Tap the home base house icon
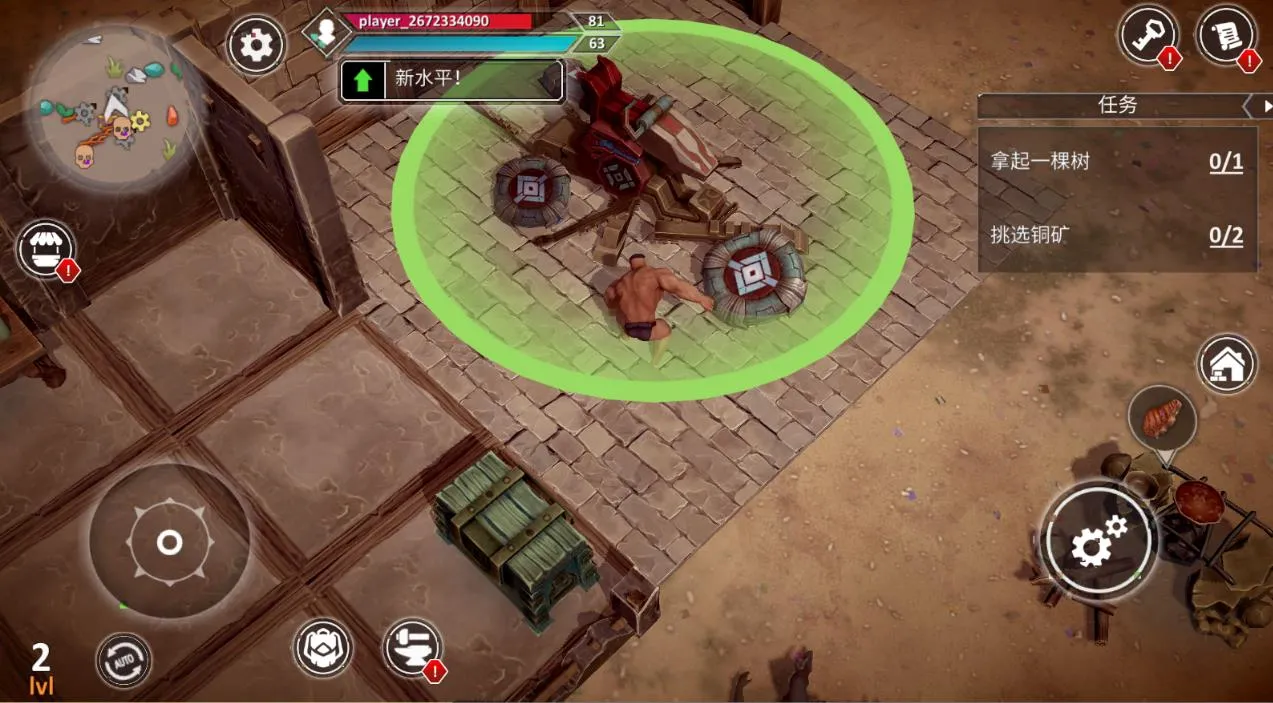The height and width of the screenshot is (703, 1273). [x=1227, y=363]
